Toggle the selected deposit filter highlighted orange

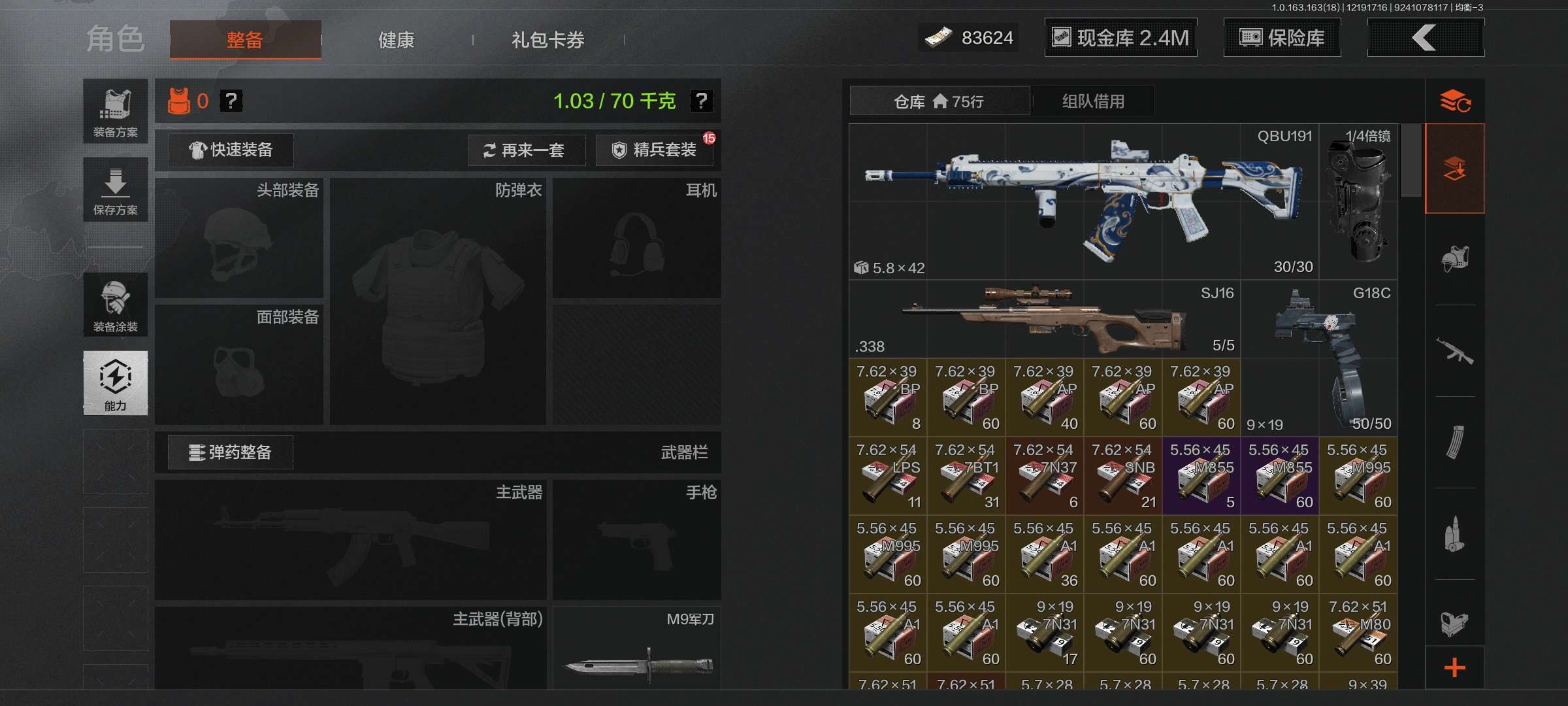(x=1456, y=169)
